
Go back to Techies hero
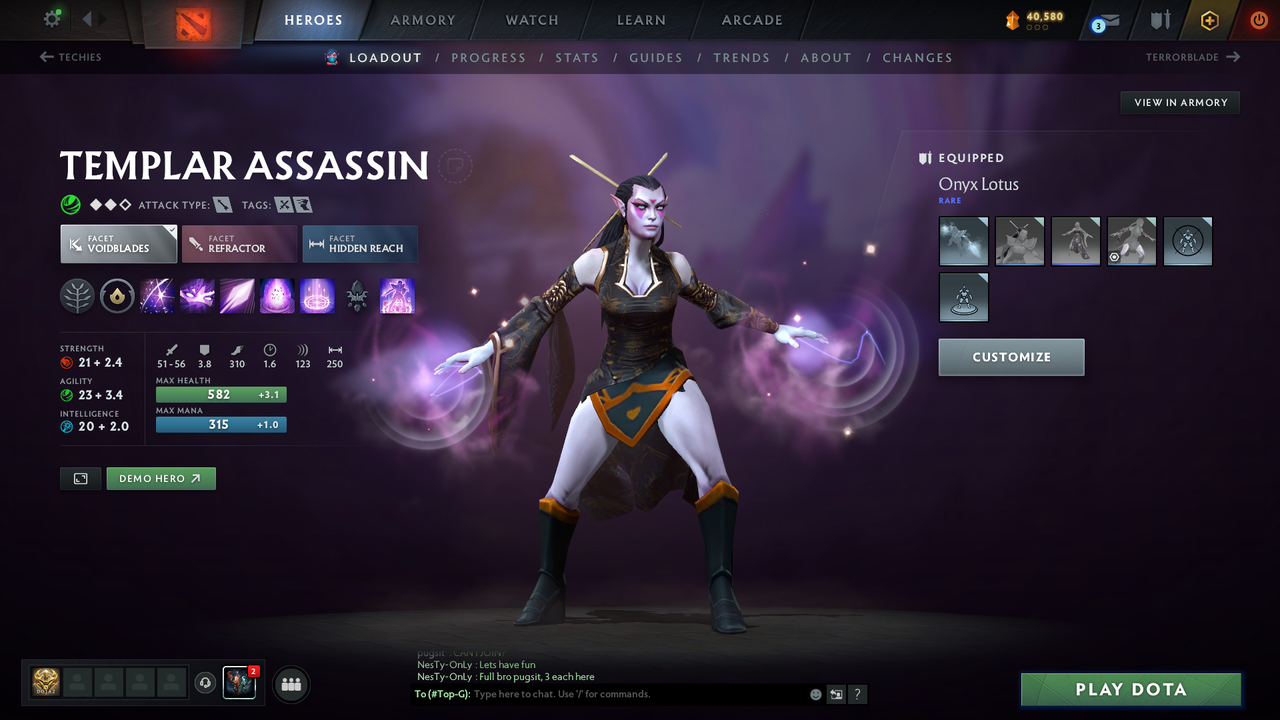tap(70, 57)
